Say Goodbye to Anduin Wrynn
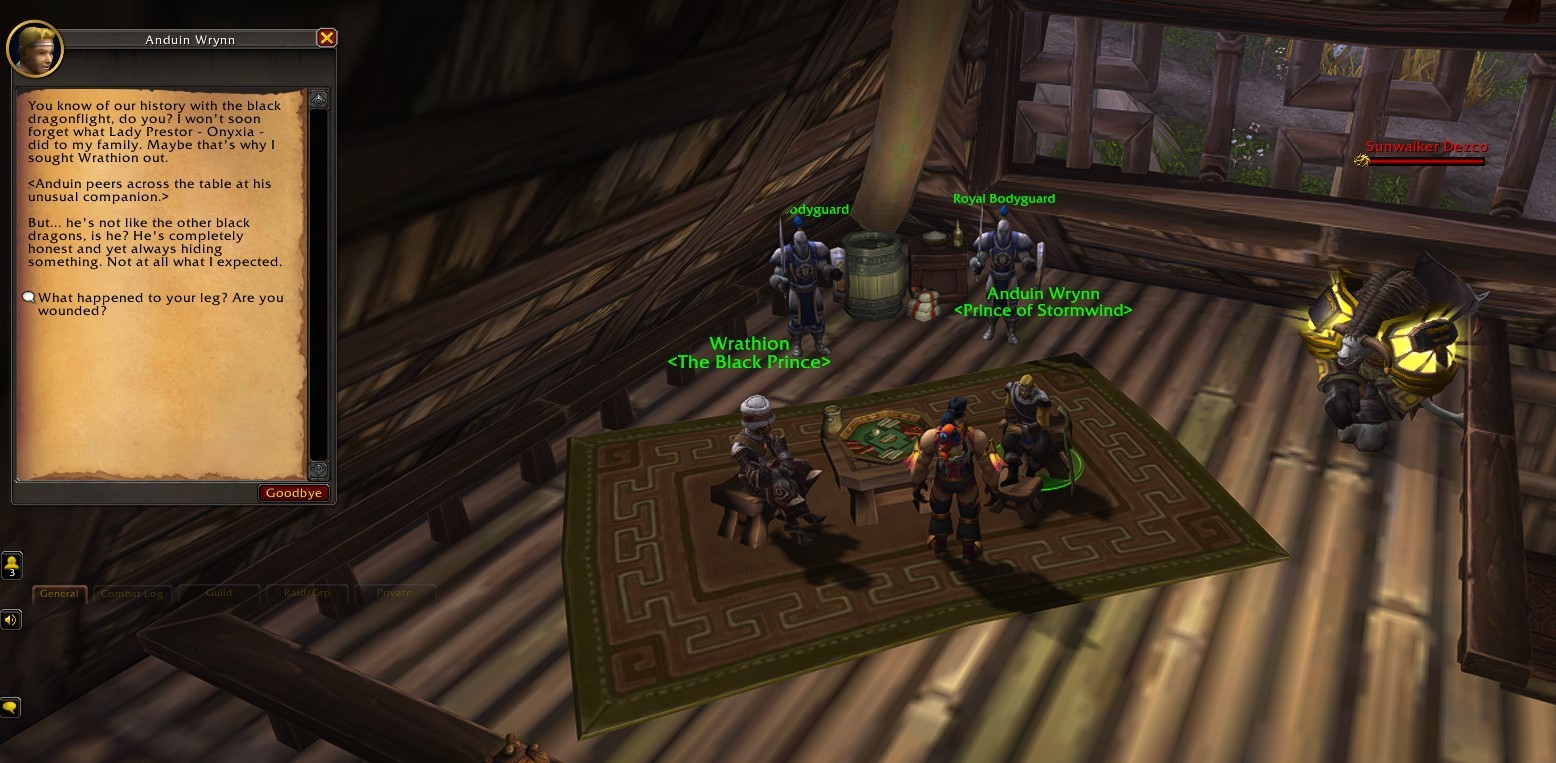Viewport: 1556px width, 763px height. [x=294, y=493]
